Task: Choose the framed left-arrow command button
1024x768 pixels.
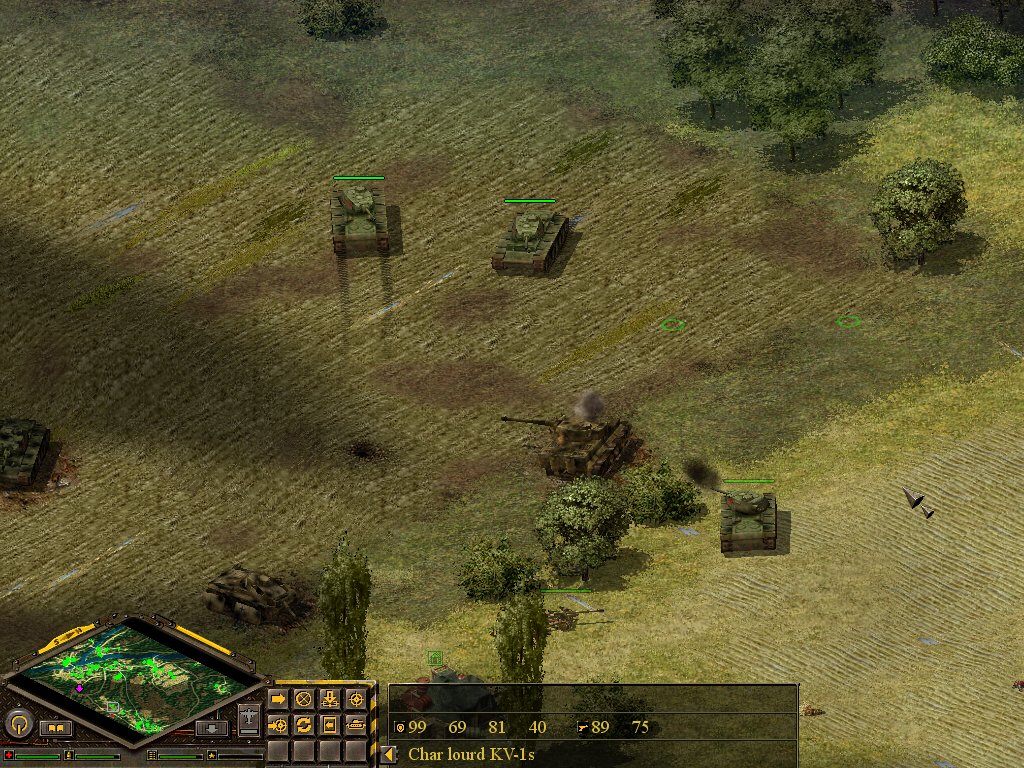Action: point(329,724)
